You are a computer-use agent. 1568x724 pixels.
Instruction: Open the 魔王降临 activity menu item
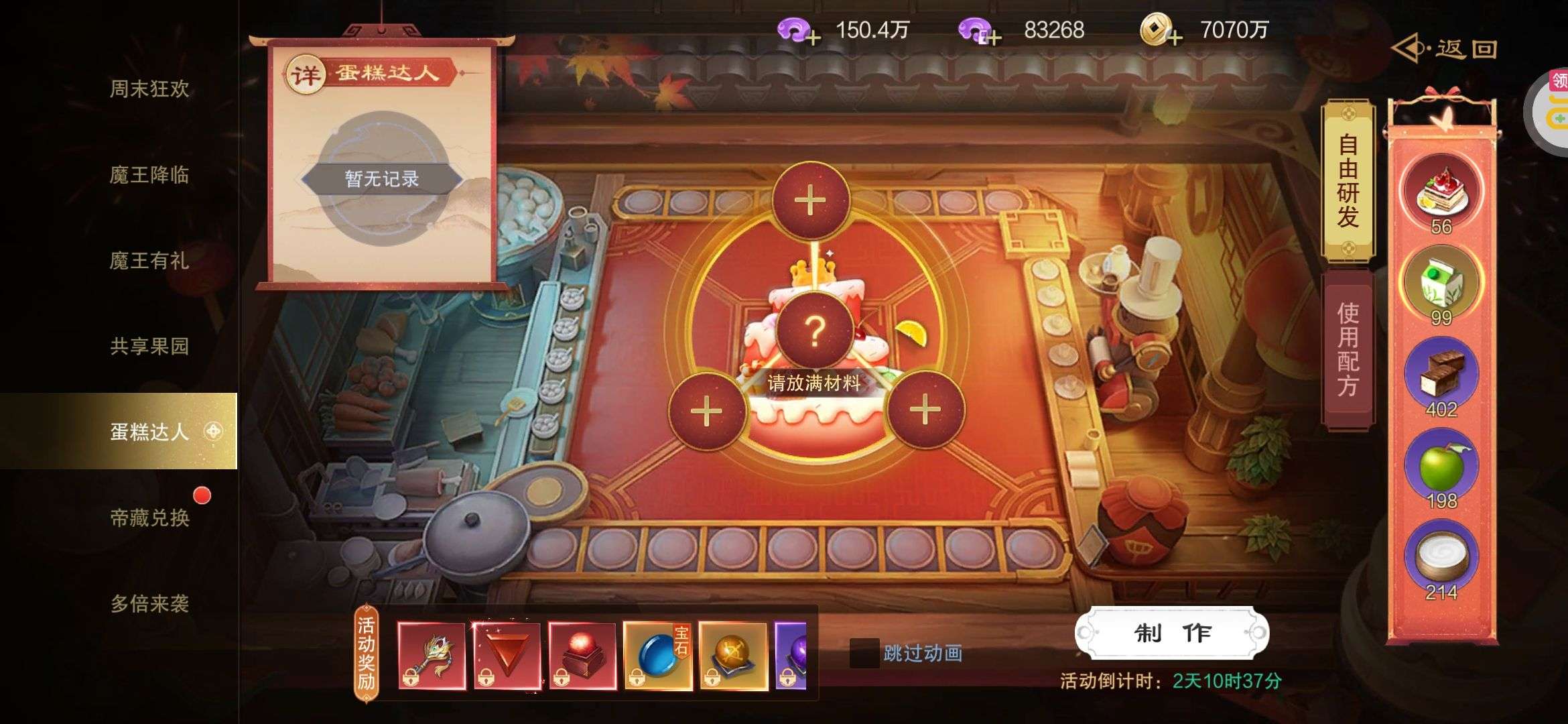(x=149, y=176)
